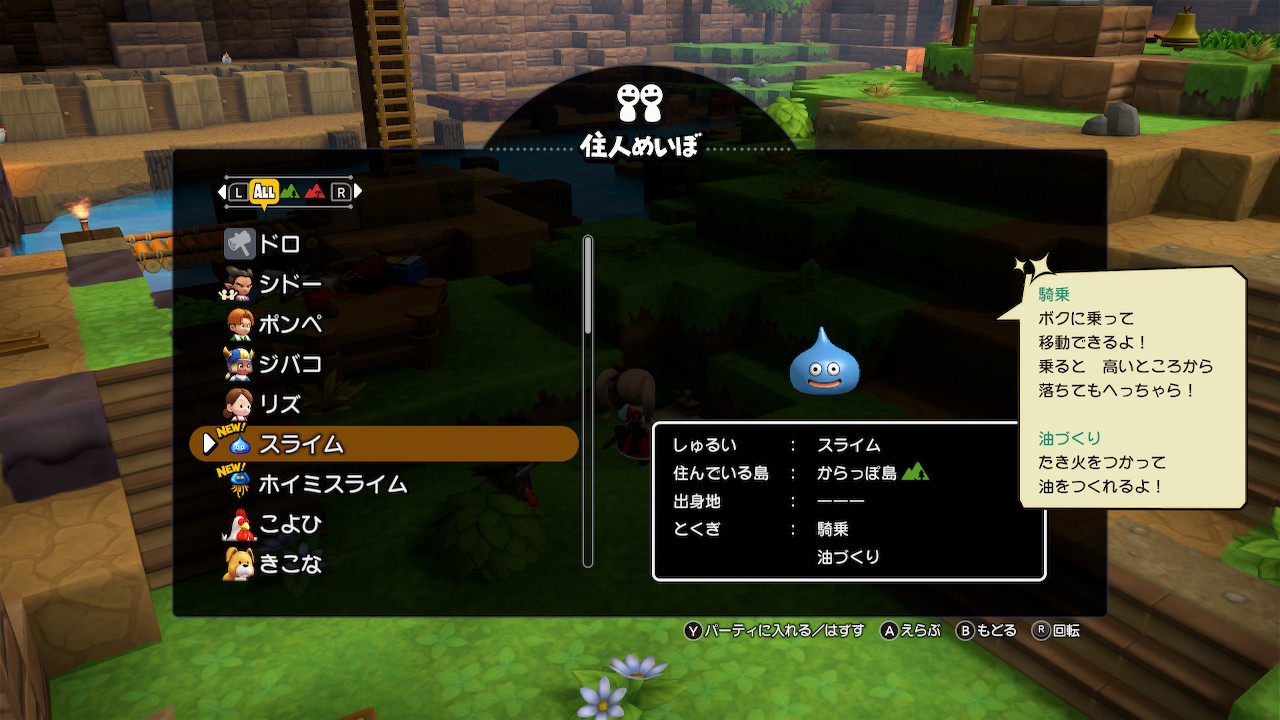Select resident ポンペ
1280x720 pixels.
(x=290, y=324)
